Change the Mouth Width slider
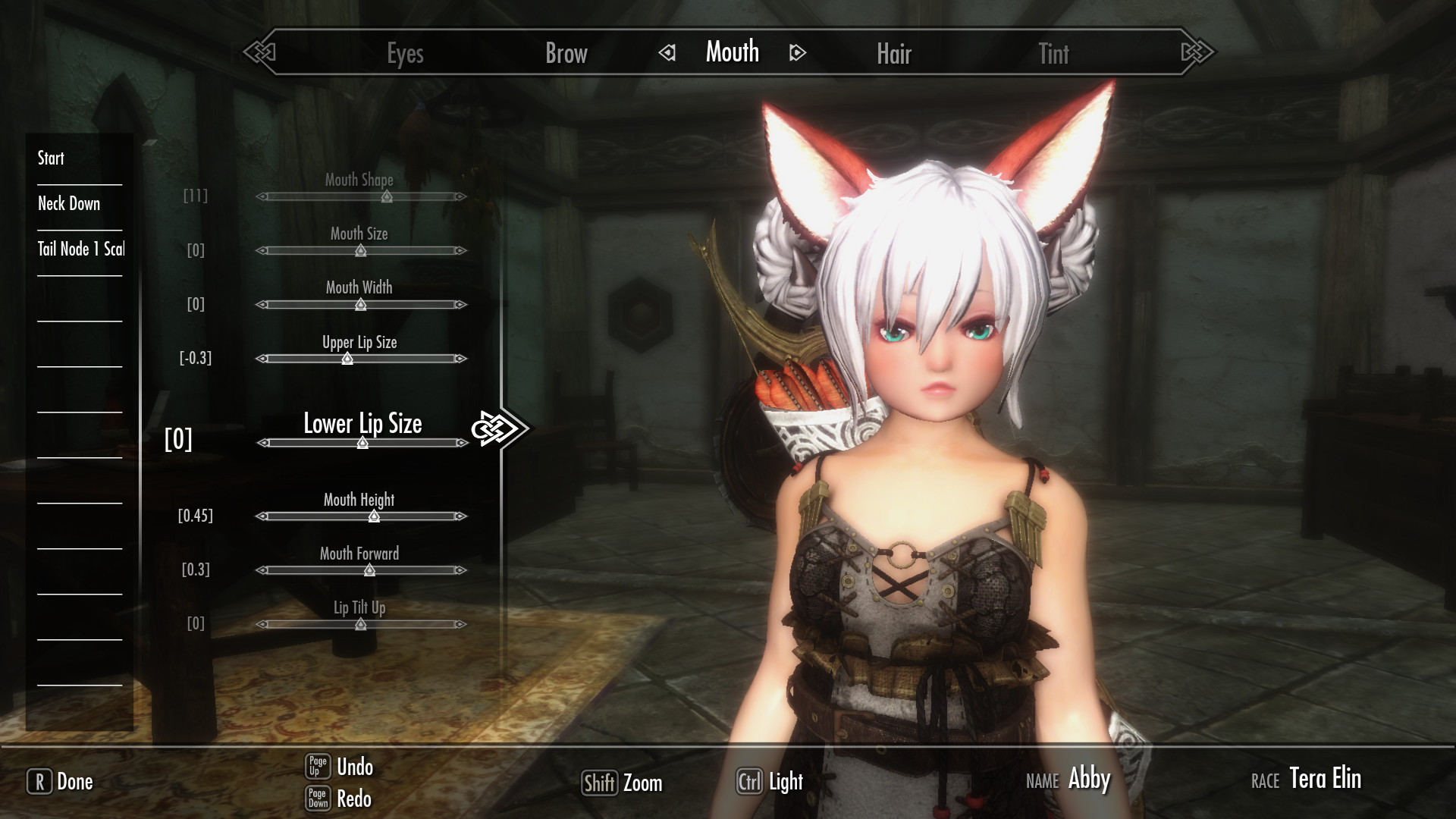The width and height of the screenshot is (1456, 819). coord(361,305)
